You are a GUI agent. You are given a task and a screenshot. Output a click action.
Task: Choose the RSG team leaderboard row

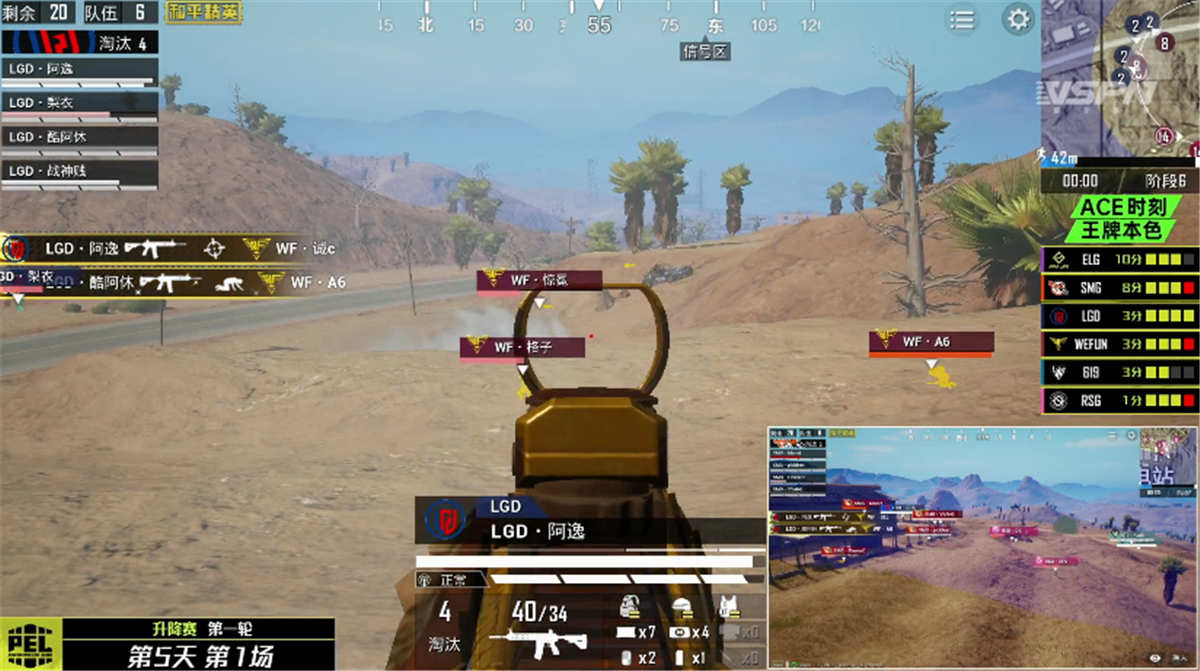1119,400
